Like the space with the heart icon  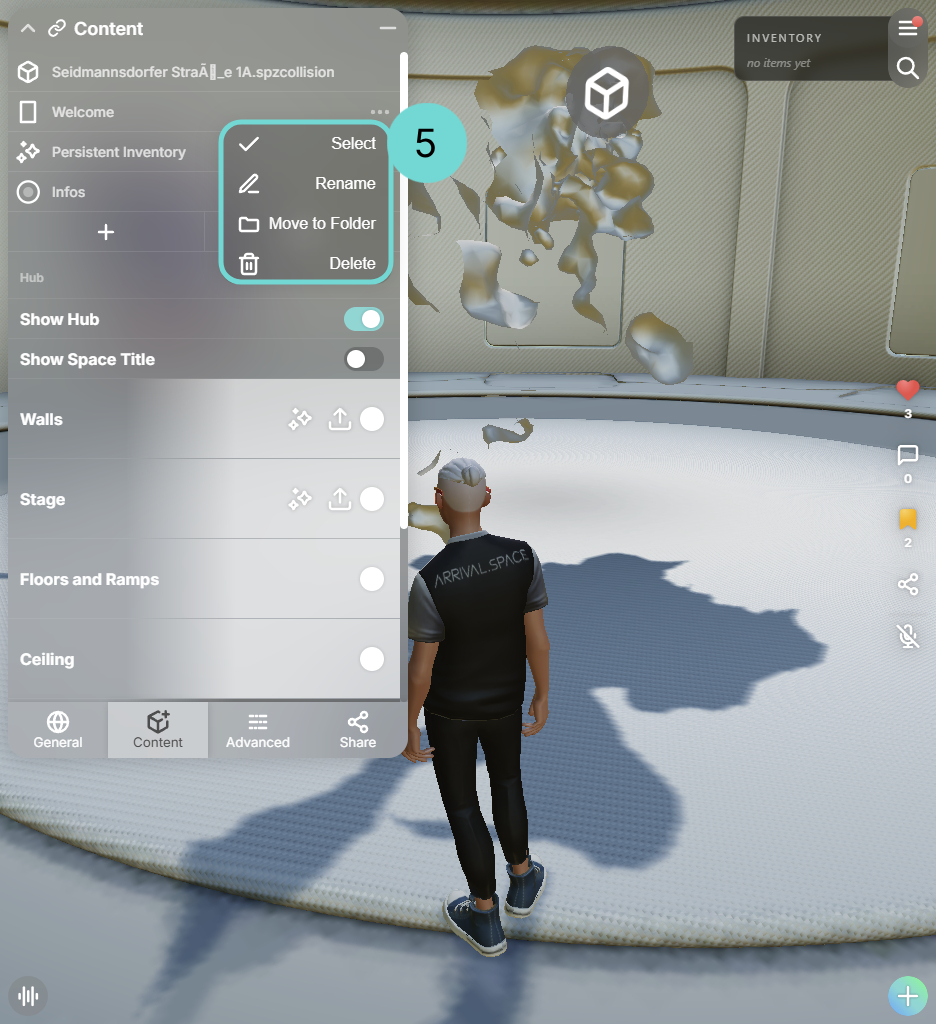point(907,390)
